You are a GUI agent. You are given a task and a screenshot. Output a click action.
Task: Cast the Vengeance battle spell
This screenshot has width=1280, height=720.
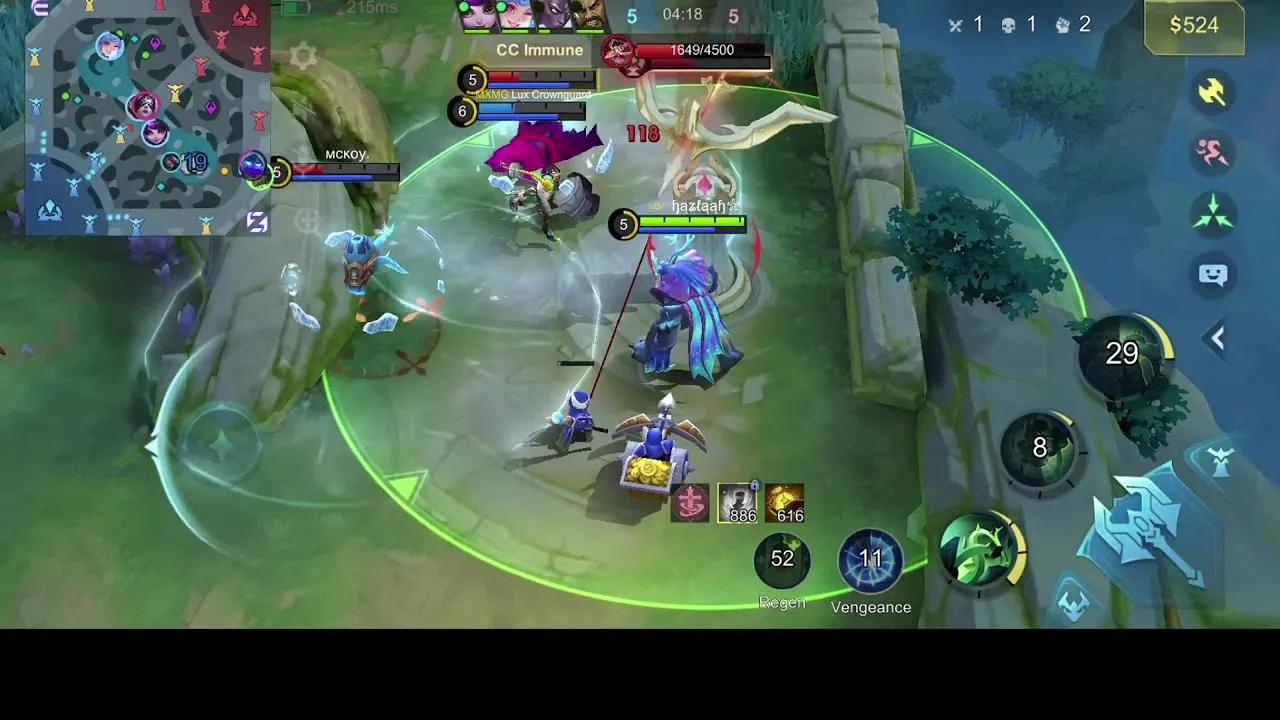coord(870,558)
